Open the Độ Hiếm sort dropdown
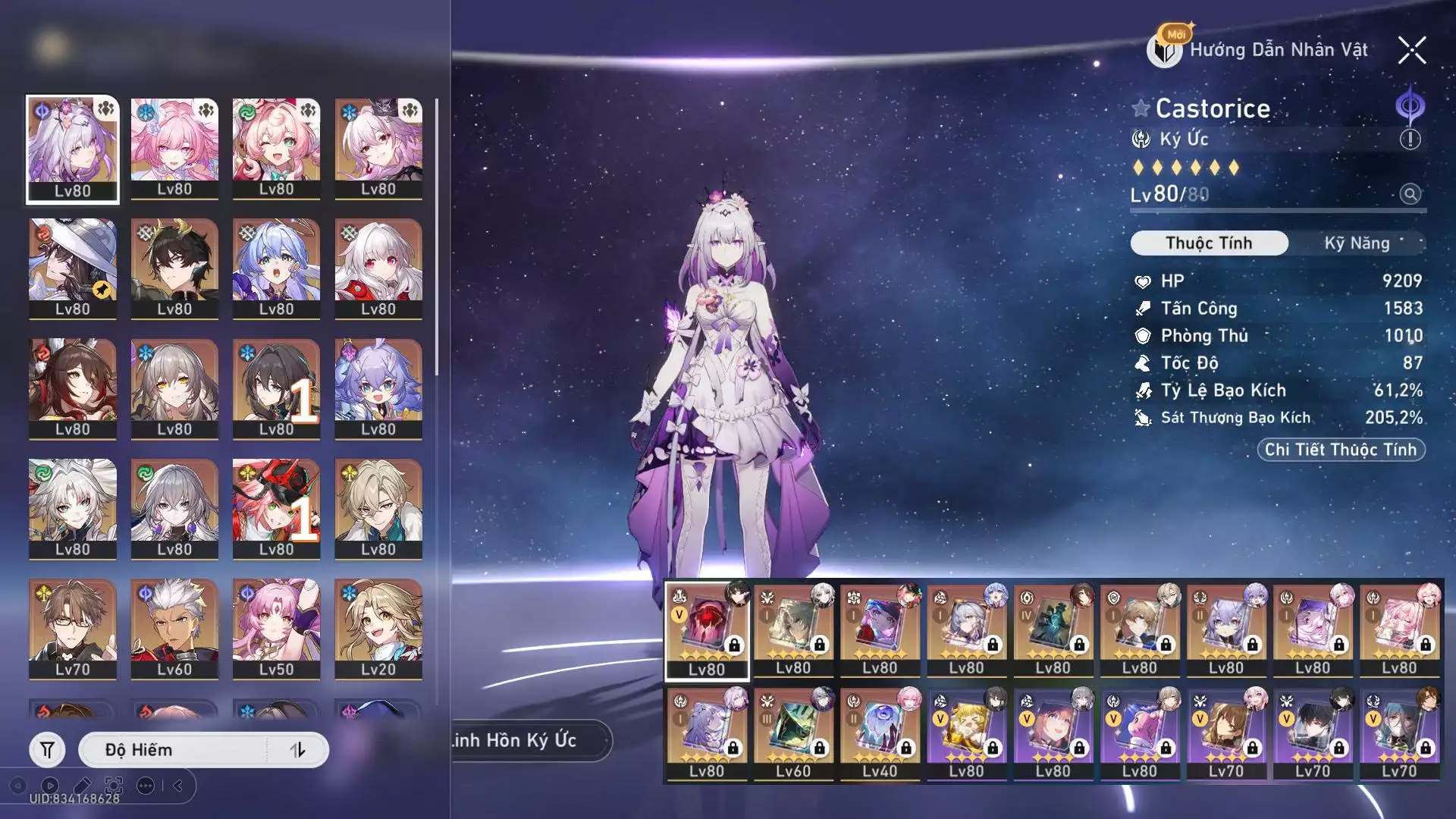 (x=174, y=750)
